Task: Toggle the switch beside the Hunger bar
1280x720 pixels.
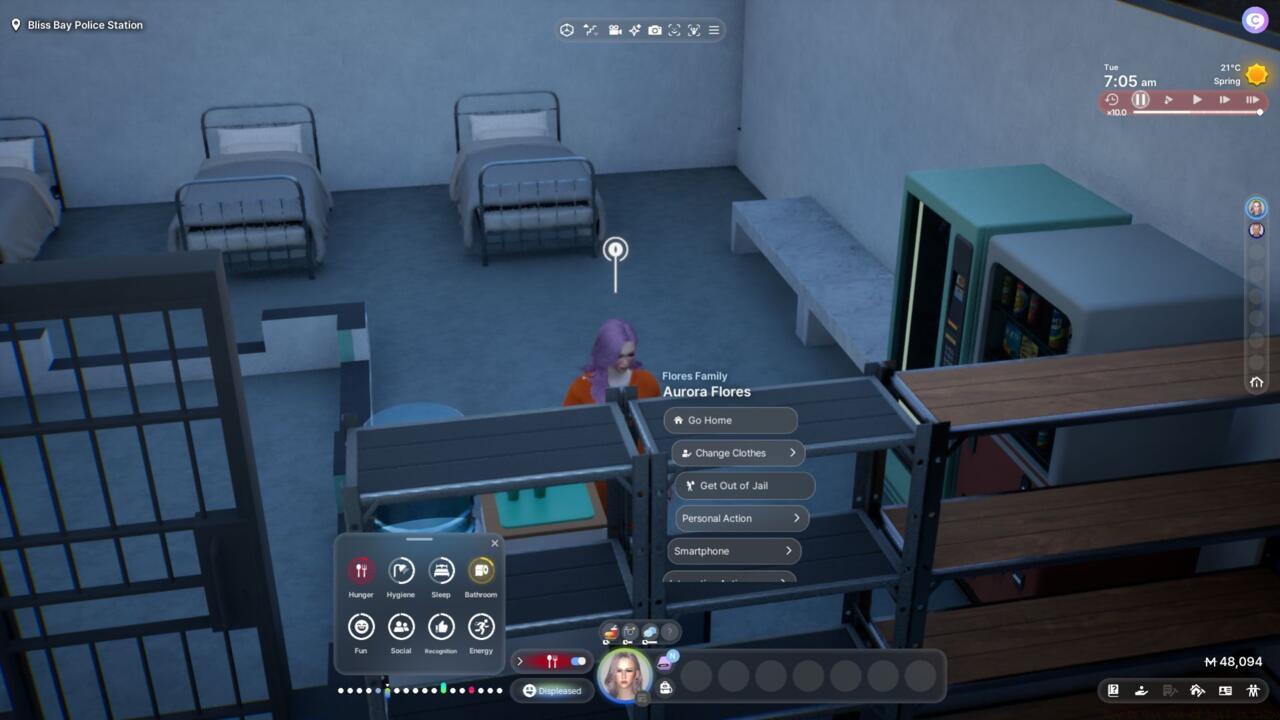Action: (x=578, y=661)
